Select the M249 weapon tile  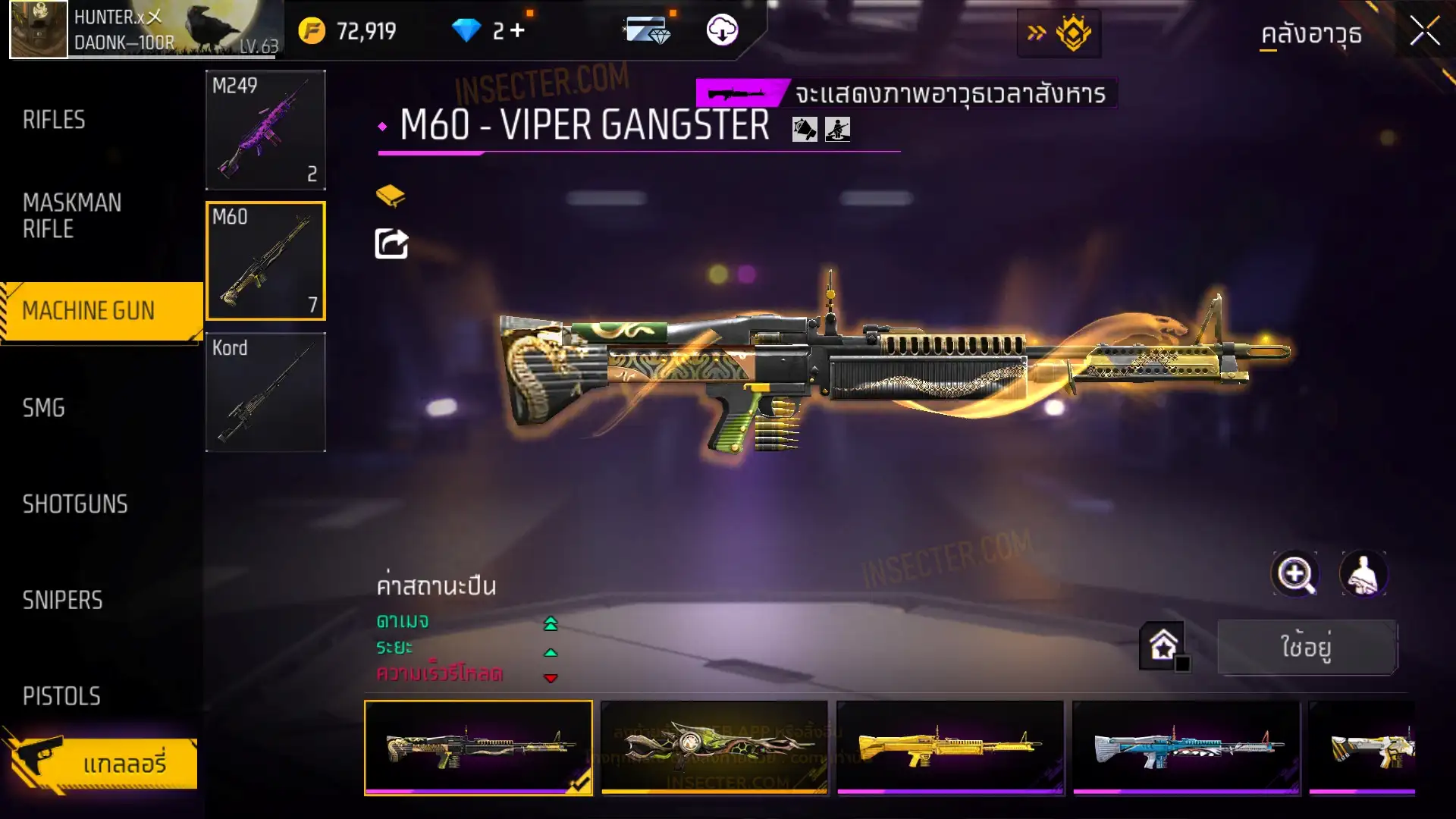(x=265, y=130)
